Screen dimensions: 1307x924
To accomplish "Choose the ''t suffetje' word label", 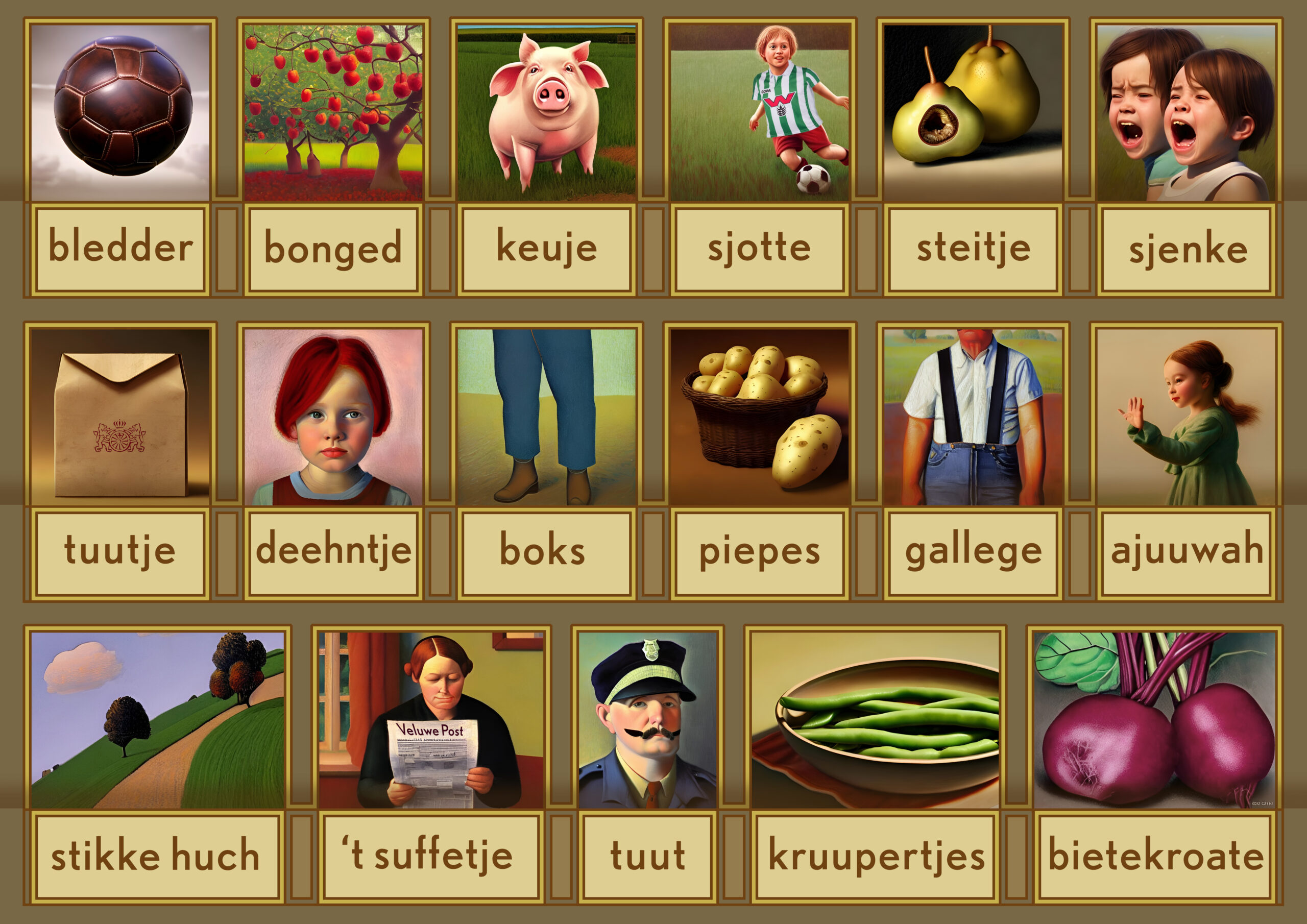I will coord(430,856).
